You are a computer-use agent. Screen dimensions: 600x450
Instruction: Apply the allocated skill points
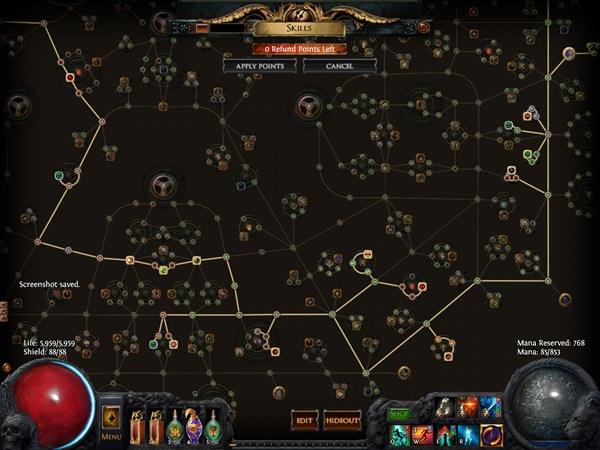259,66
